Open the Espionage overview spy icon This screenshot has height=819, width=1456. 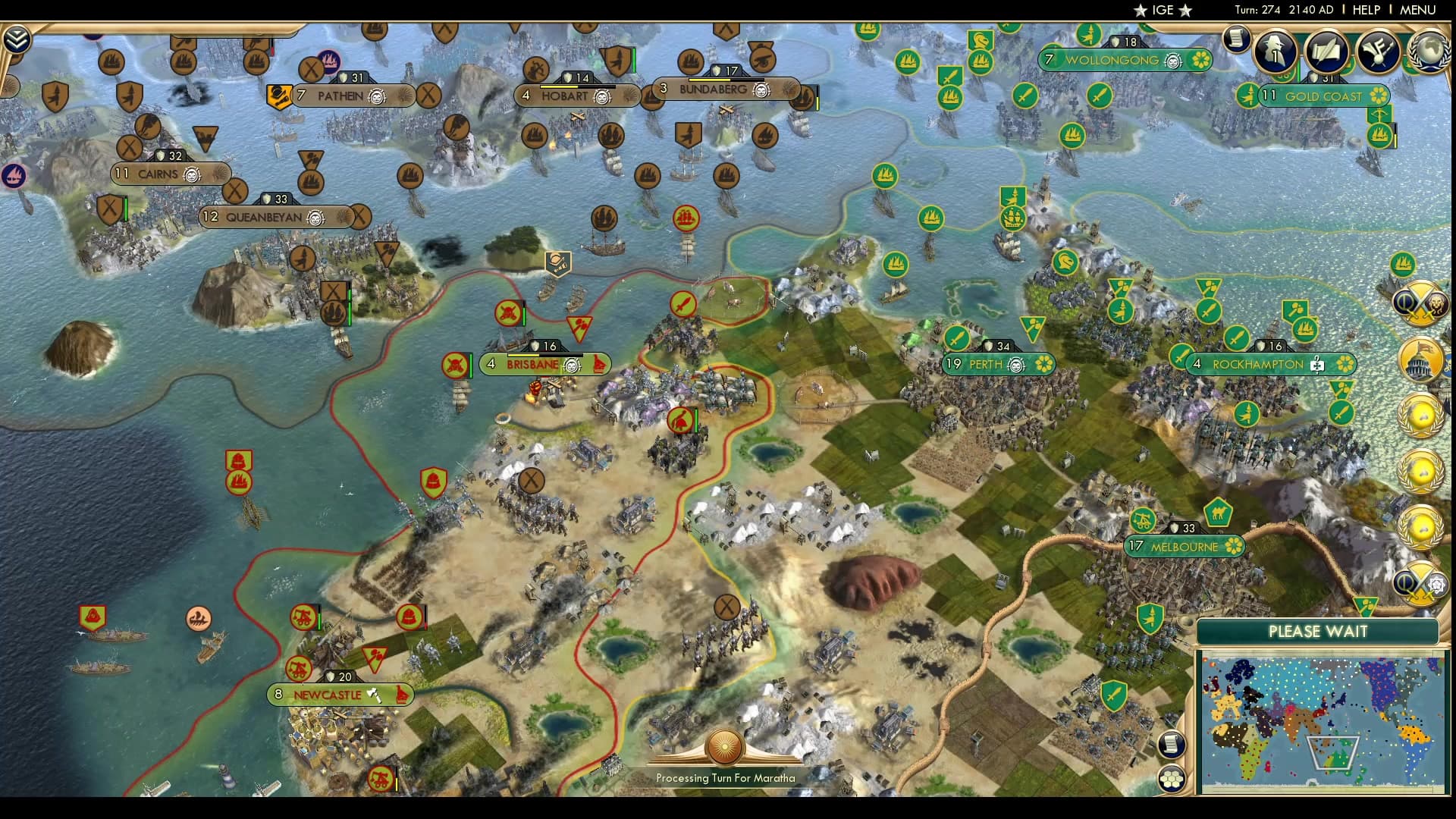[1276, 52]
